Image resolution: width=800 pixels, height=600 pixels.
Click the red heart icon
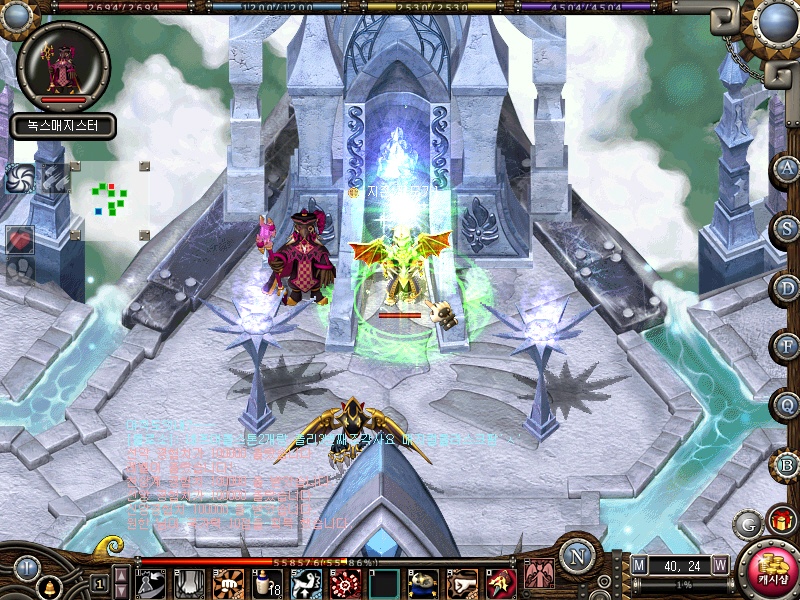pyautogui.click(x=21, y=240)
